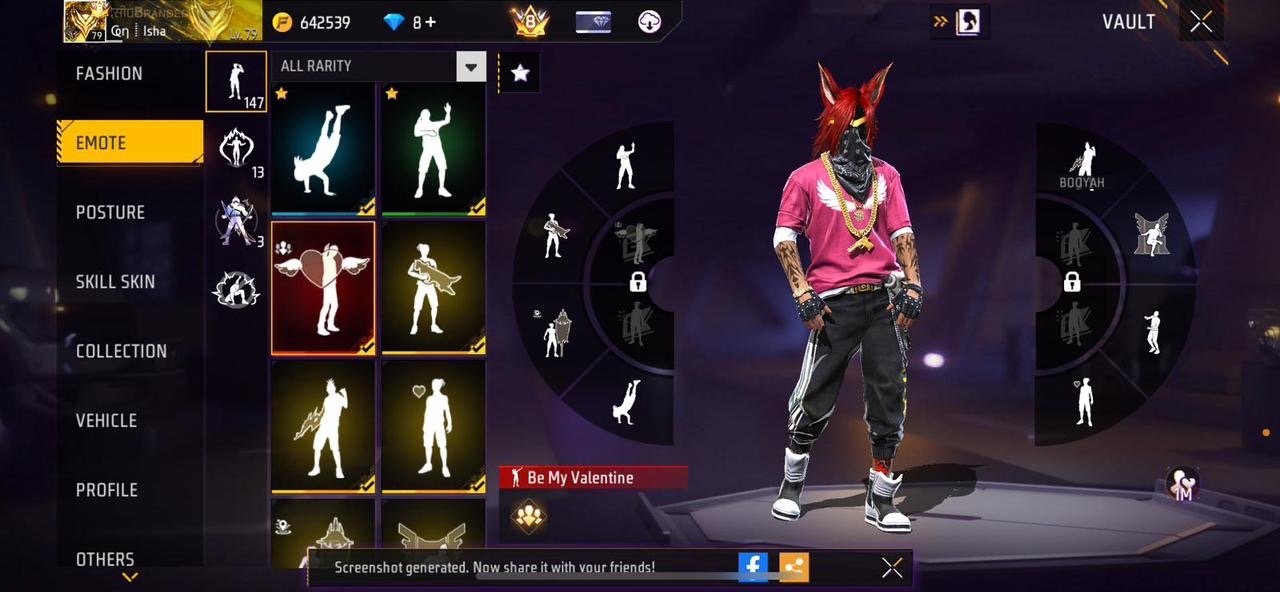The image size is (1280, 592).
Task: Pick the emote holding a large weapon
Action: (433, 288)
